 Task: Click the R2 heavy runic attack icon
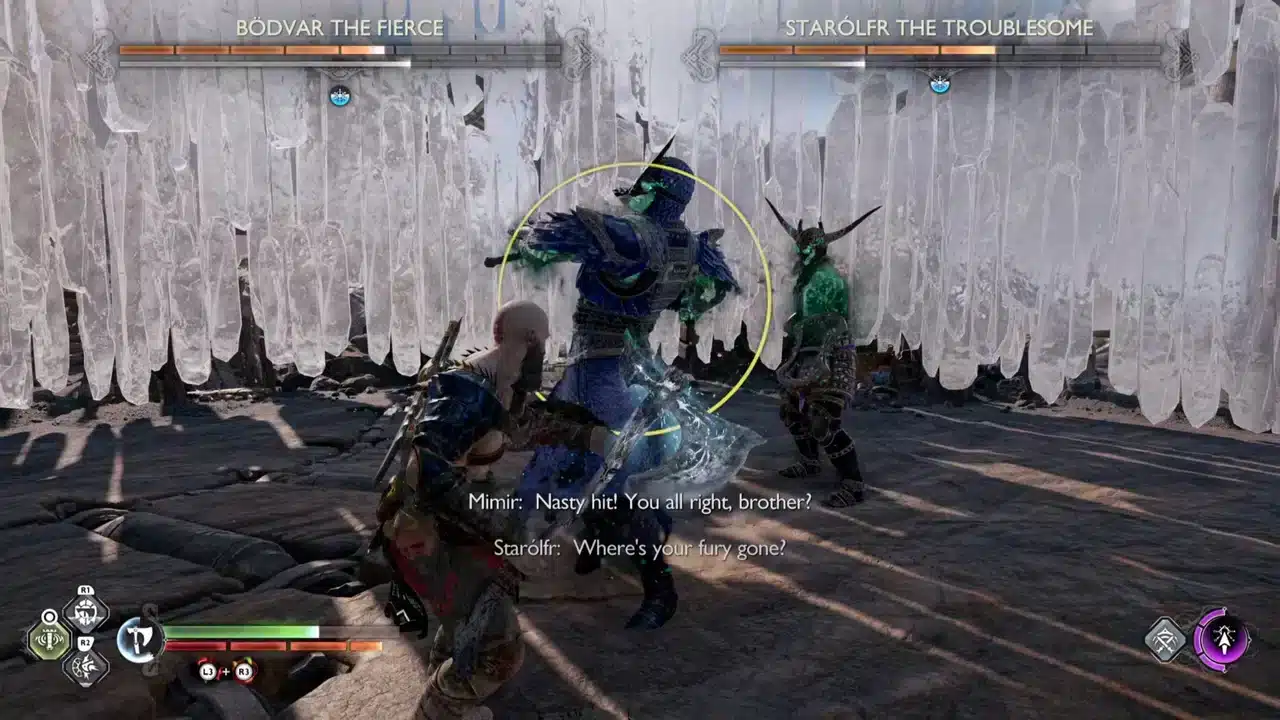(x=85, y=665)
